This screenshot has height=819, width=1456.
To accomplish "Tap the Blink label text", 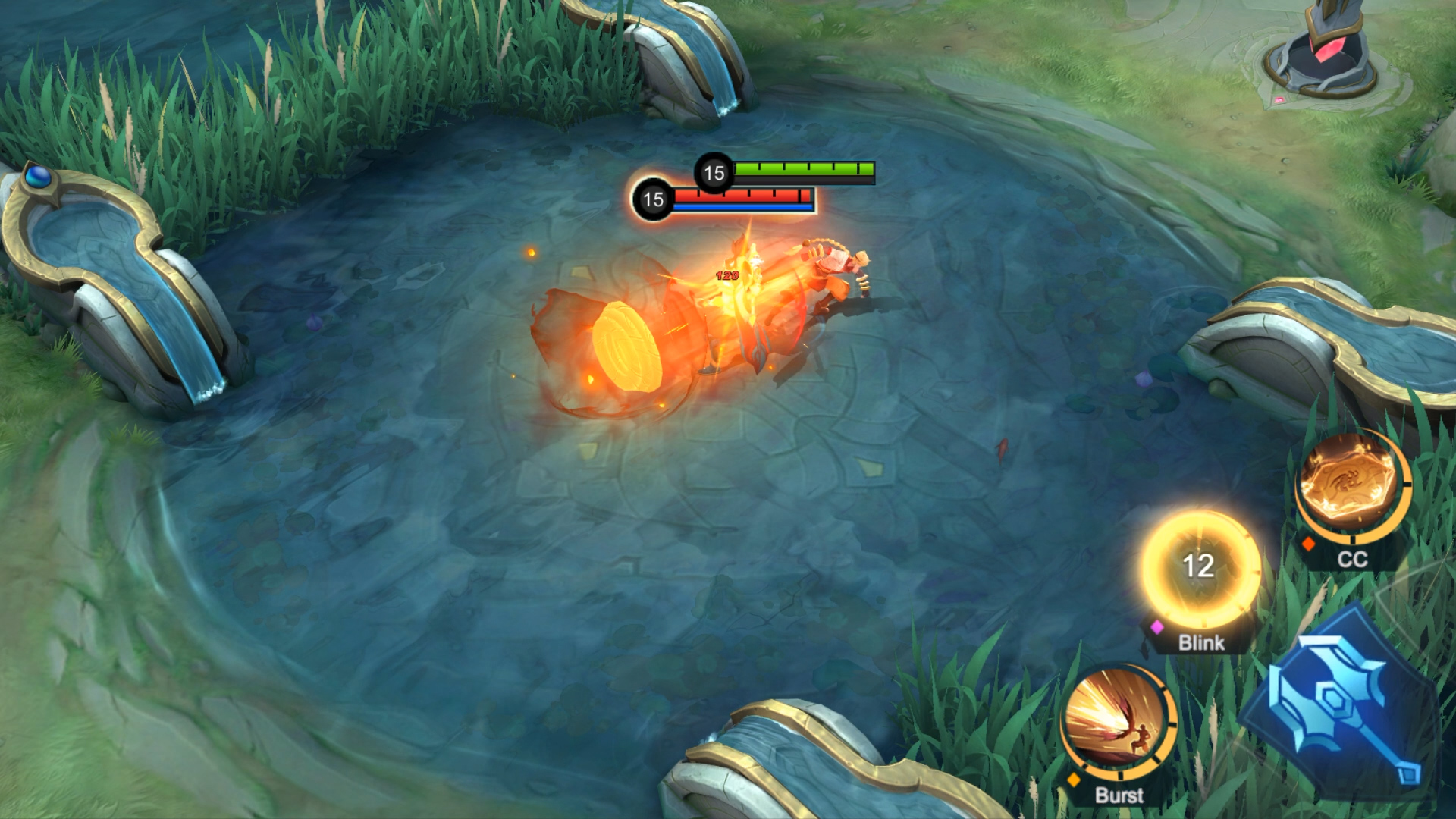I will [1200, 644].
